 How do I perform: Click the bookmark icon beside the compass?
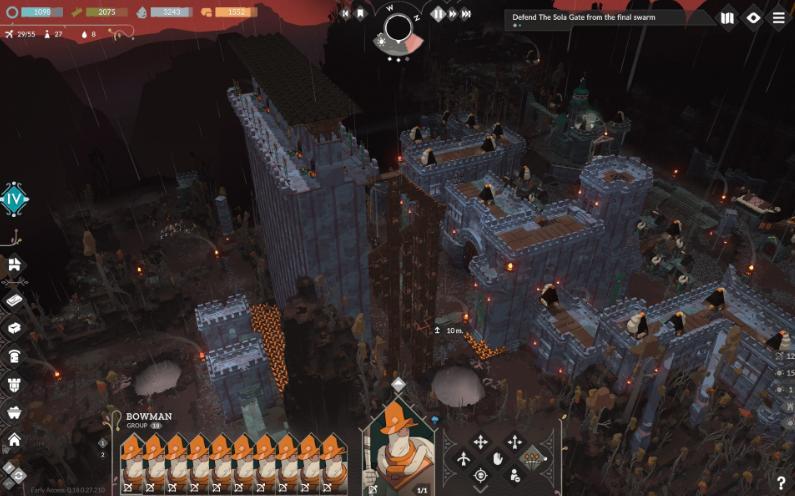(361, 14)
